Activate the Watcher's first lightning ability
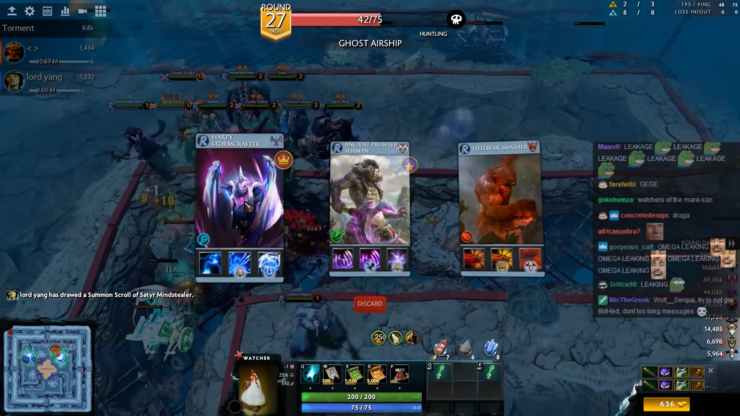This screenshot has width=740, height=416. pos(312,374)
